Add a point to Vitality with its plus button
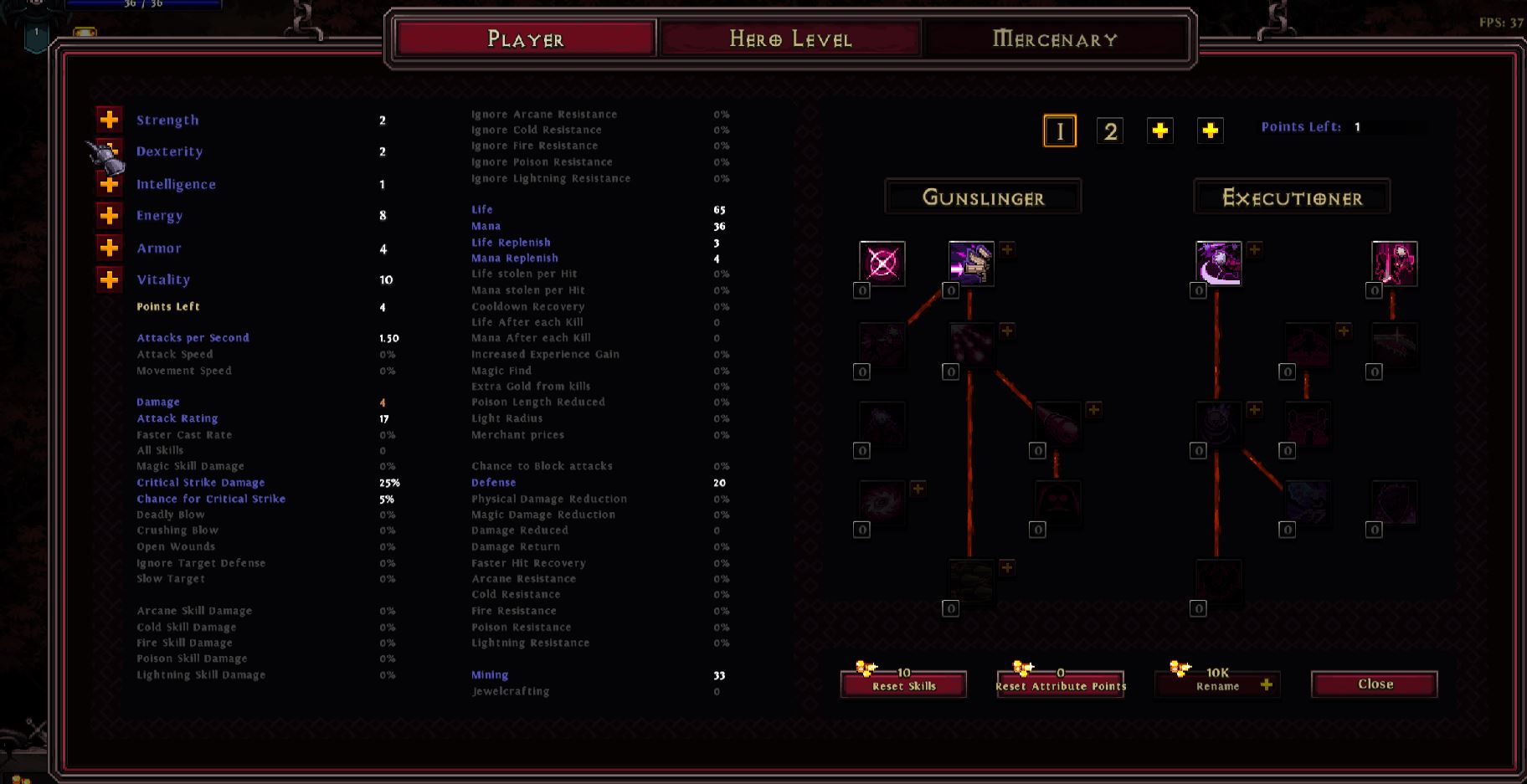This screenshot has width=1527, height=784. pyautogui.click(x=109, y=279)
